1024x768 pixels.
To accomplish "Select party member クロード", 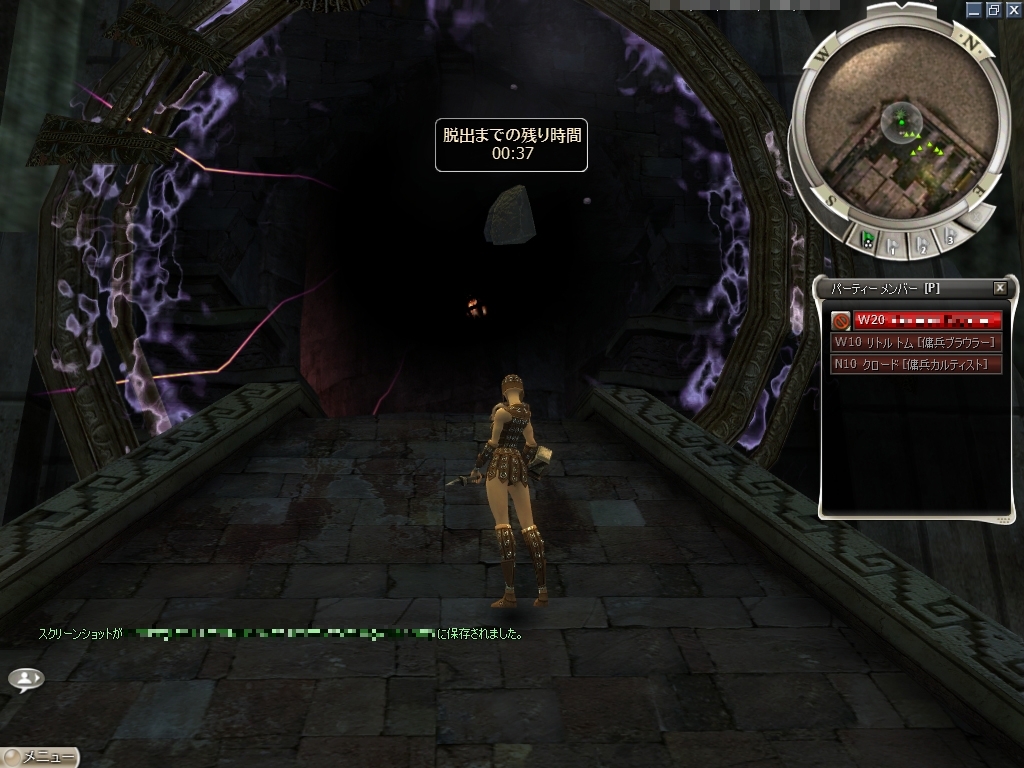I will coord(917,364).
